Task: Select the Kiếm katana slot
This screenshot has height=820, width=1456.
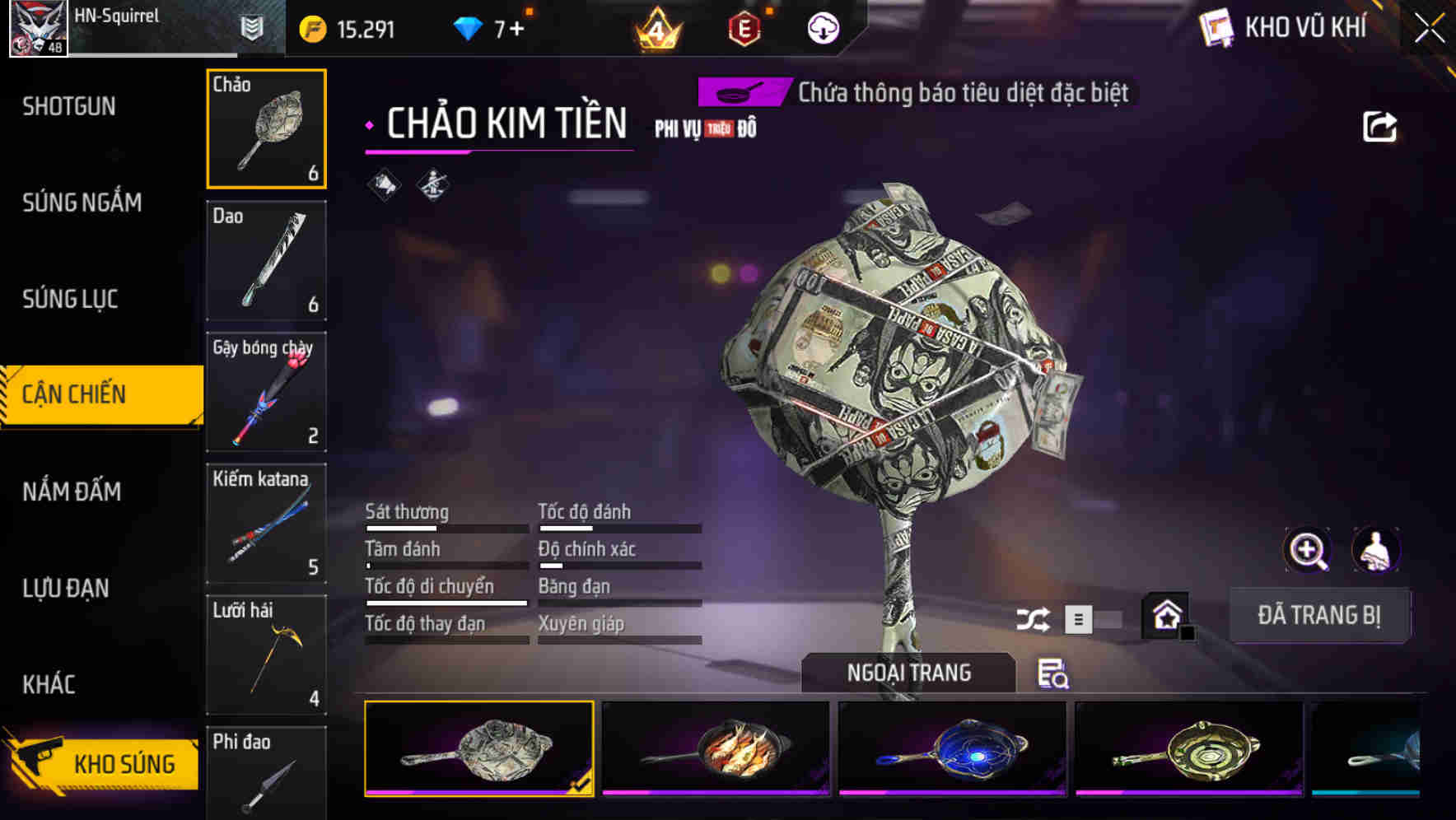Action: [266, 524]
